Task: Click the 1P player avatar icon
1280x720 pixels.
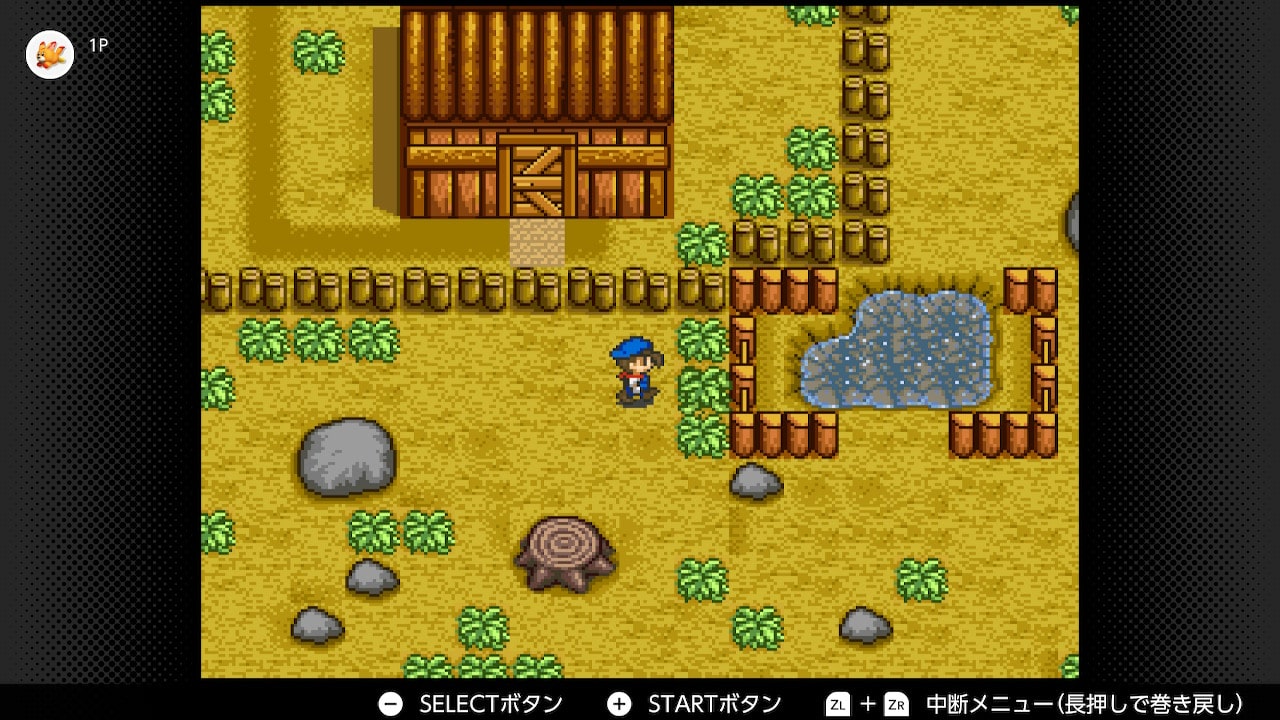Action: click(x=50, y=54)
